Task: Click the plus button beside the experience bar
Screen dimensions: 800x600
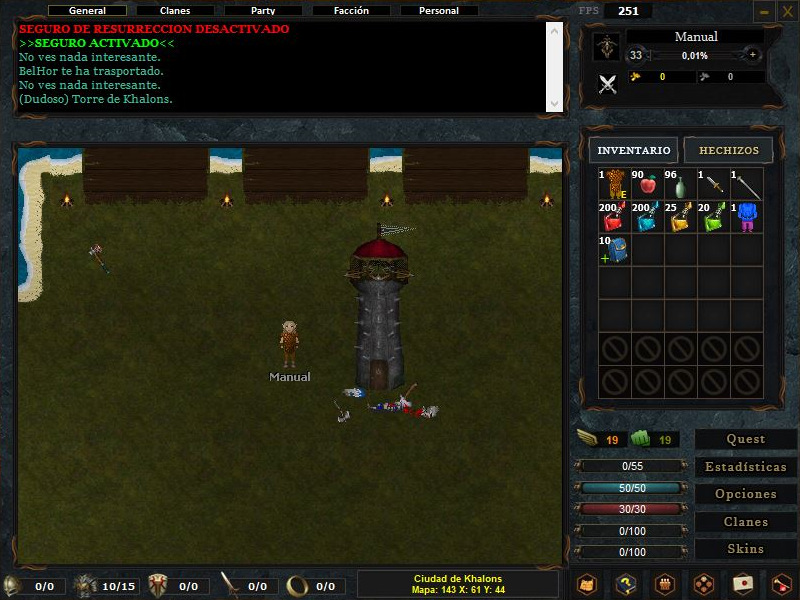Action: point(753,55)
